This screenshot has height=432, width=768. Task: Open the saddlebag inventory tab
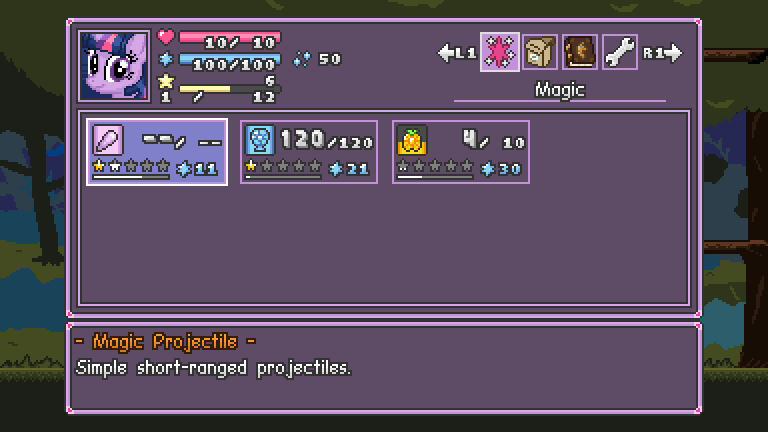coord(539,52)
